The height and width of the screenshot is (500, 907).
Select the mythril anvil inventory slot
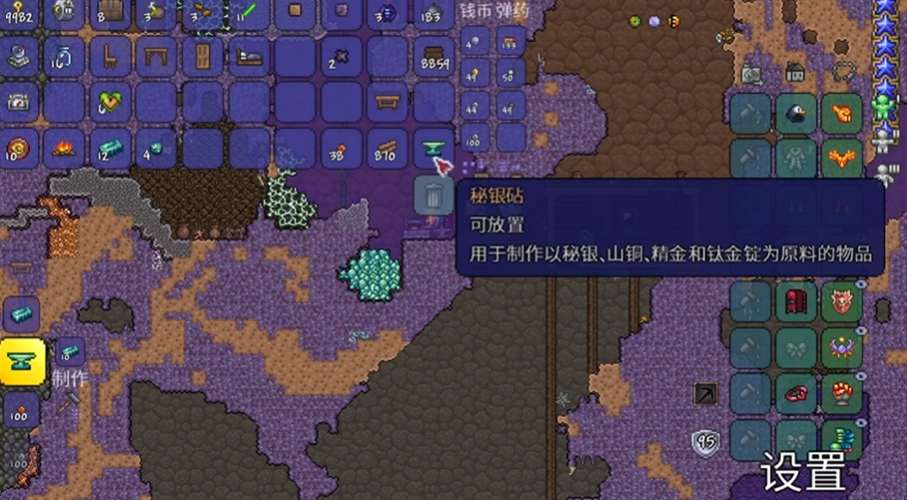tap(434, 149)
